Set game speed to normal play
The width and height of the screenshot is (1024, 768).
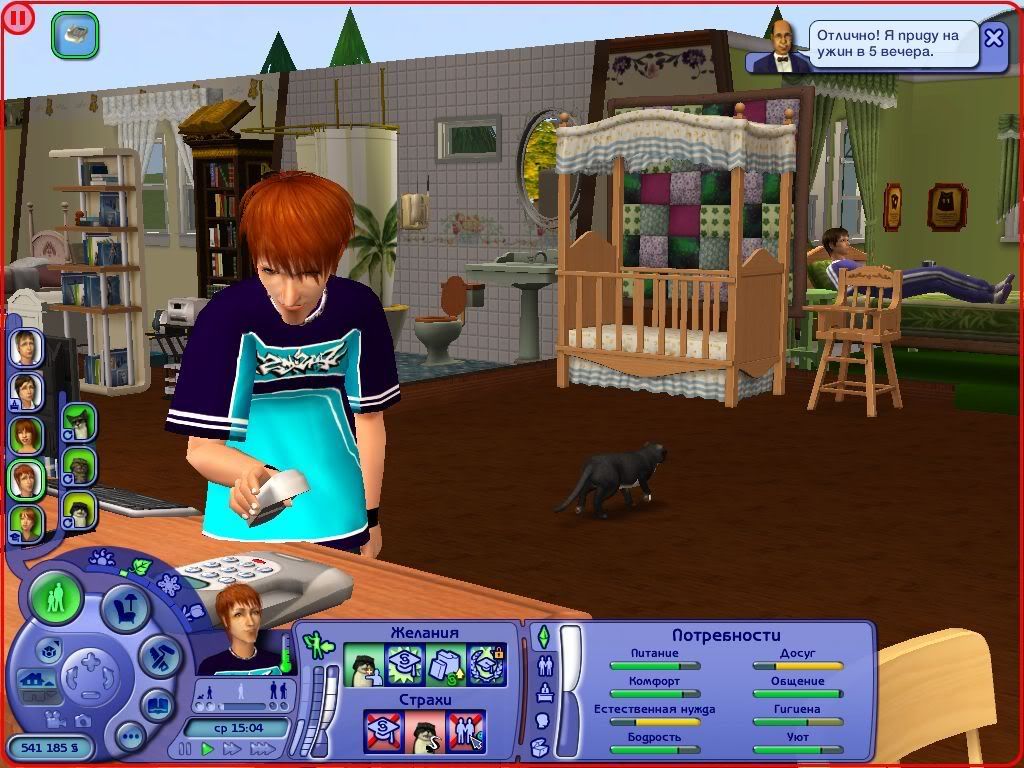tap(208, 748)
